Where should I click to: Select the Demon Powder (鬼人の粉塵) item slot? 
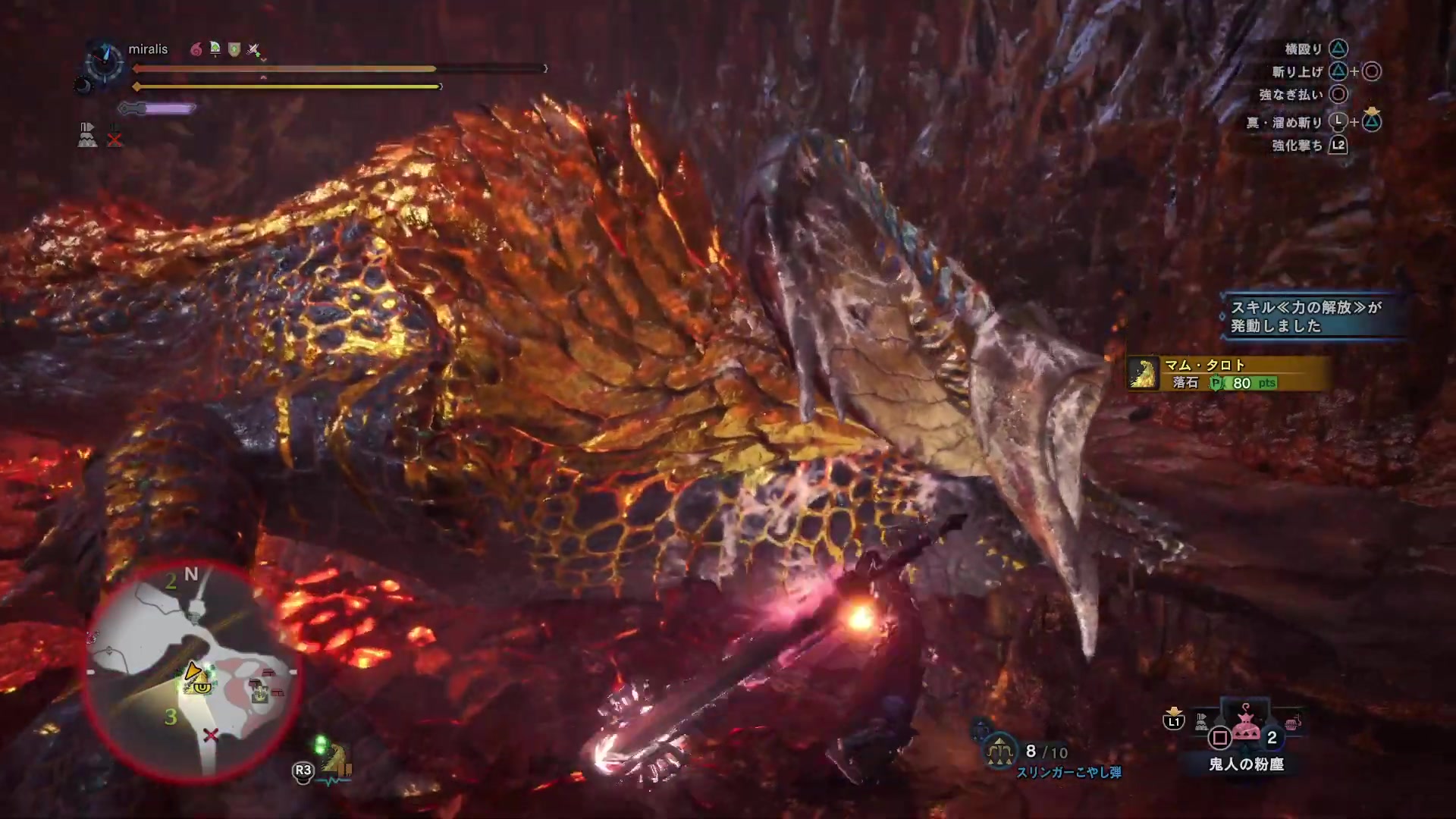[x=1246, y=728]
